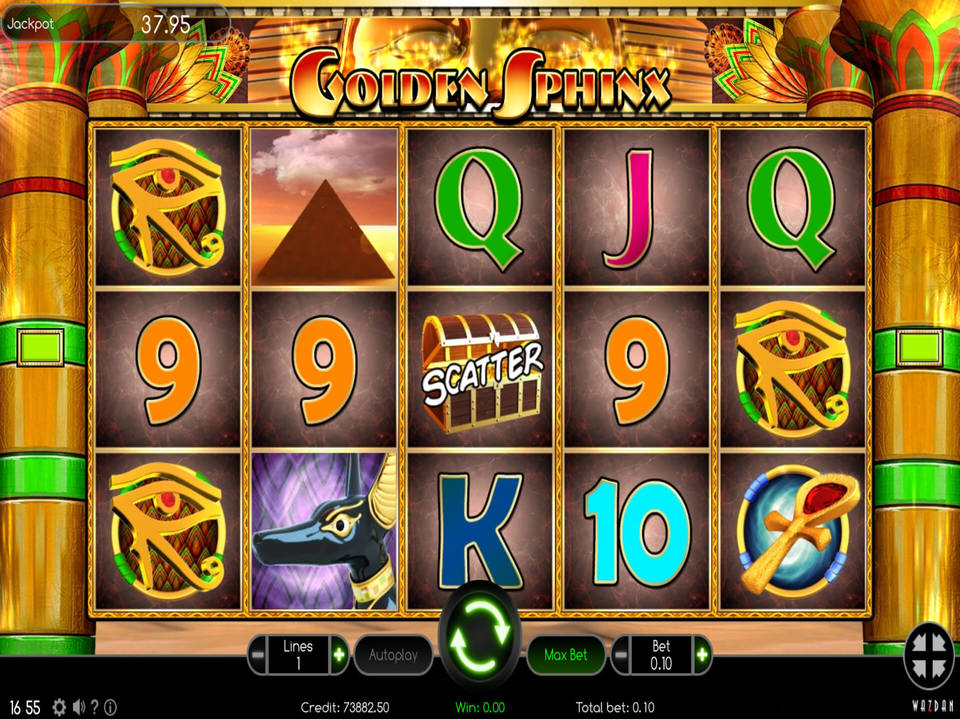Increase the number of Lines

[339, 655]
